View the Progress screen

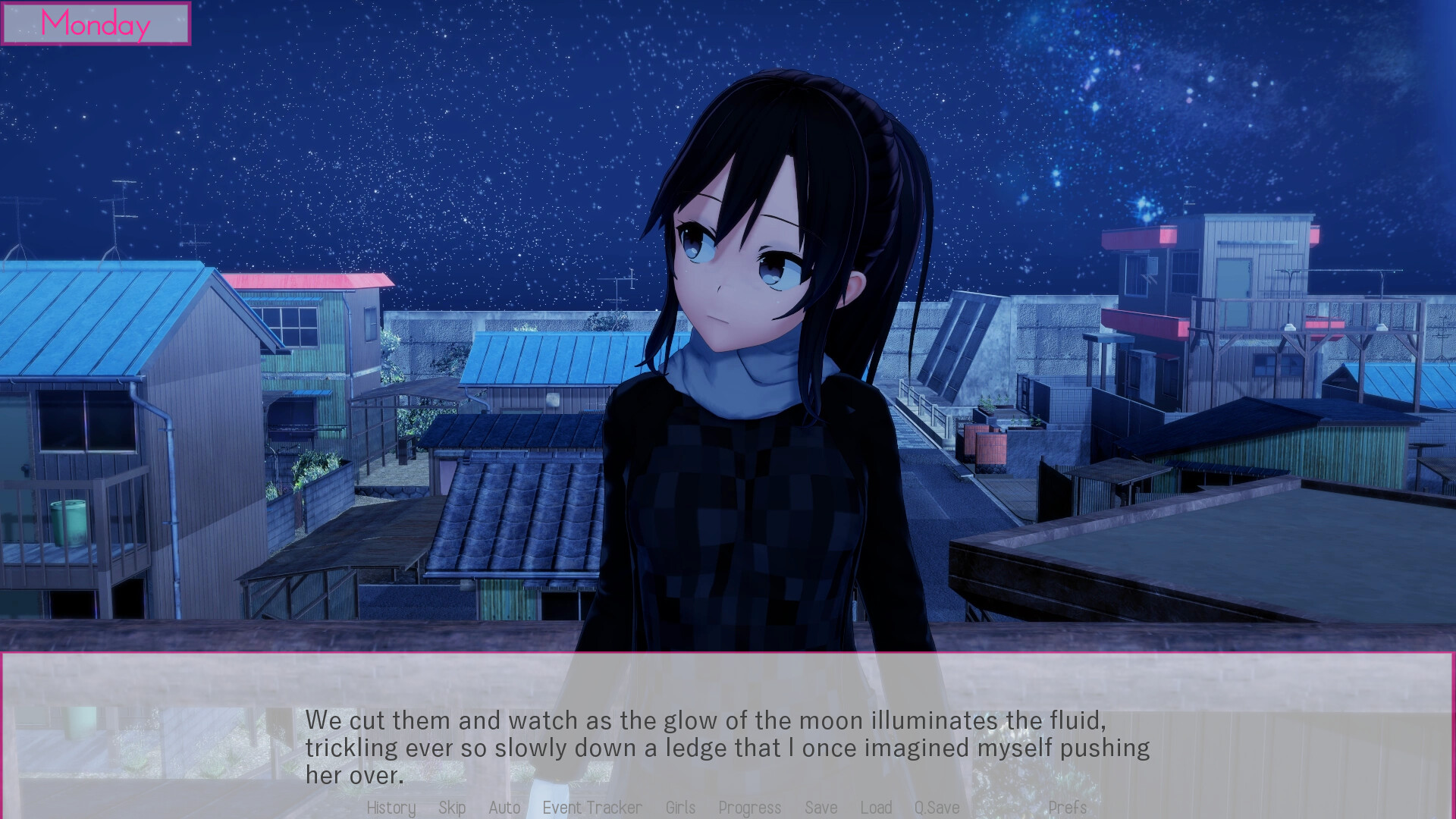(749, 808)
